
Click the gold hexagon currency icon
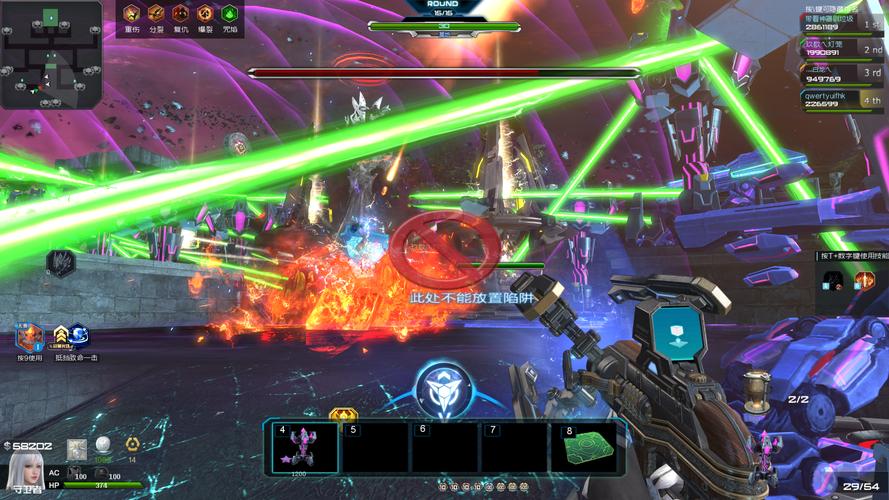tap(131, 445)
